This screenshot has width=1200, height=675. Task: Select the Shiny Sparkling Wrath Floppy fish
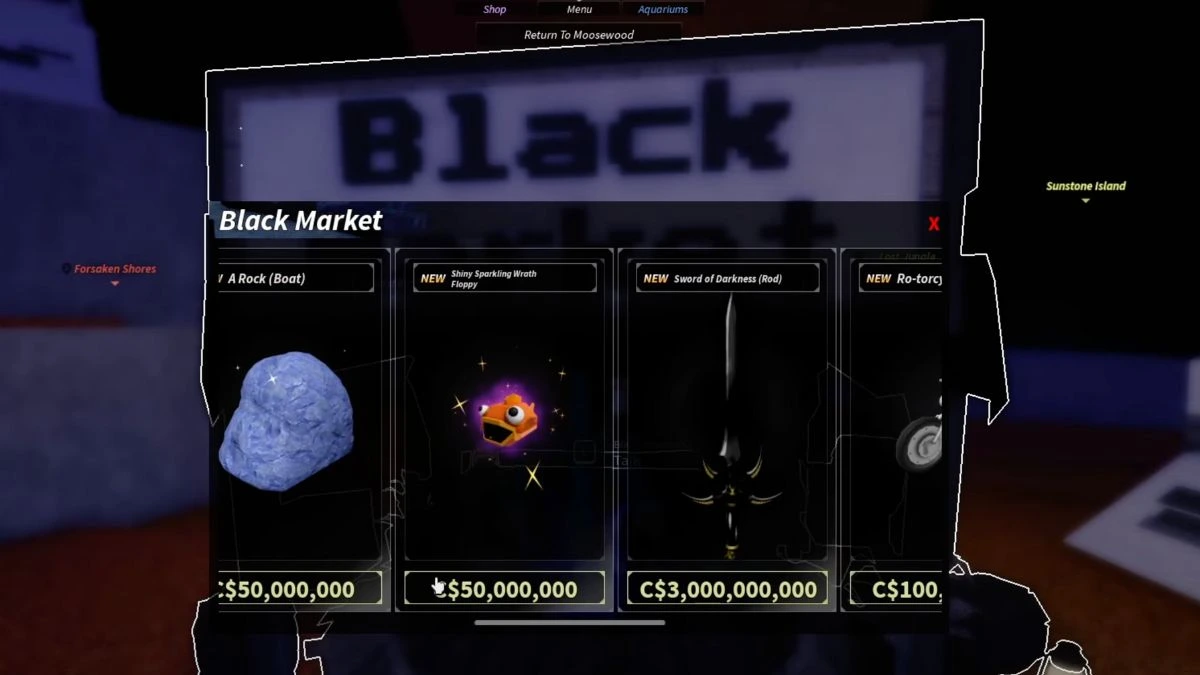505,420
